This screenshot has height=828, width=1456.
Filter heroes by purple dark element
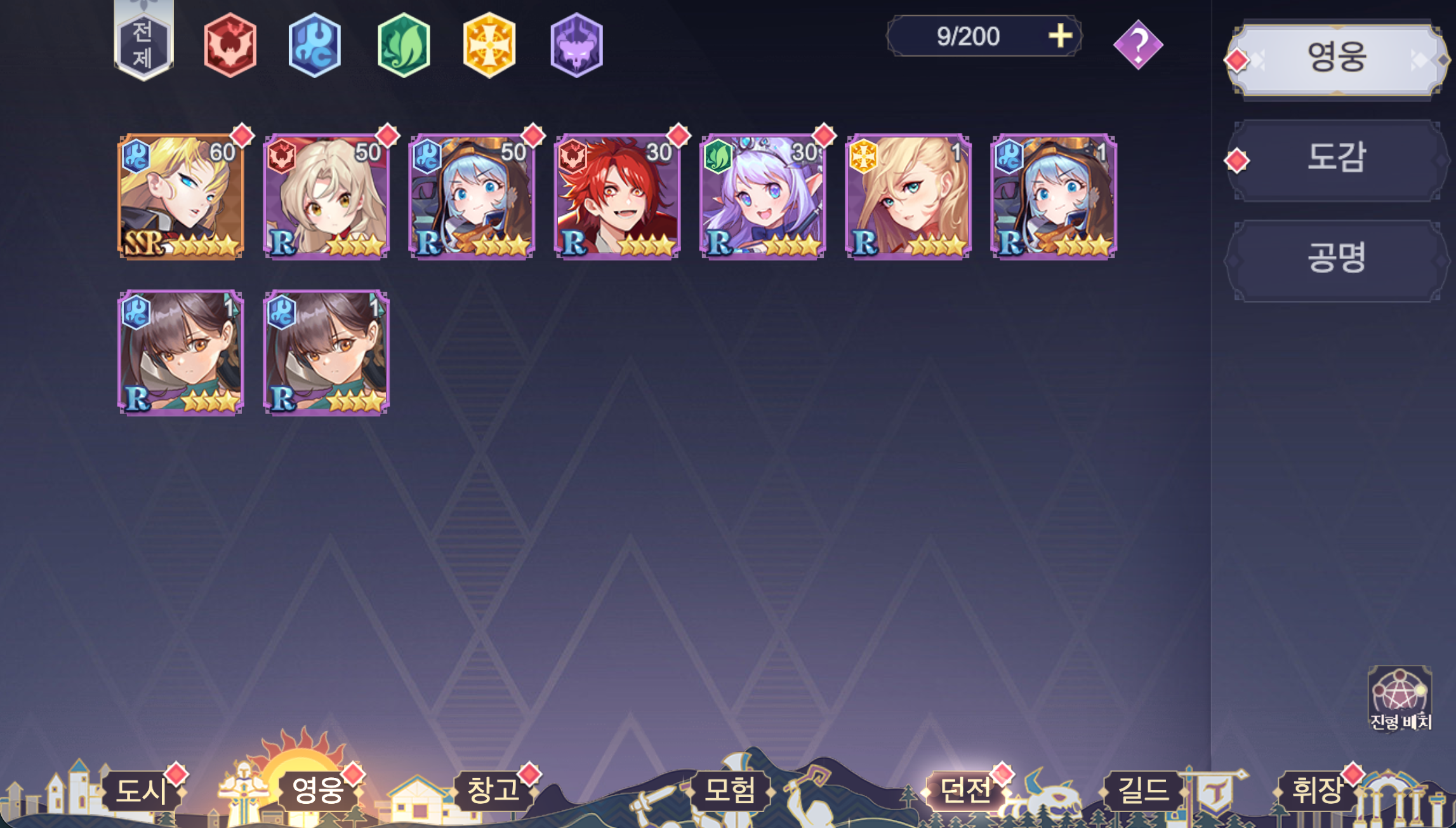576,45
